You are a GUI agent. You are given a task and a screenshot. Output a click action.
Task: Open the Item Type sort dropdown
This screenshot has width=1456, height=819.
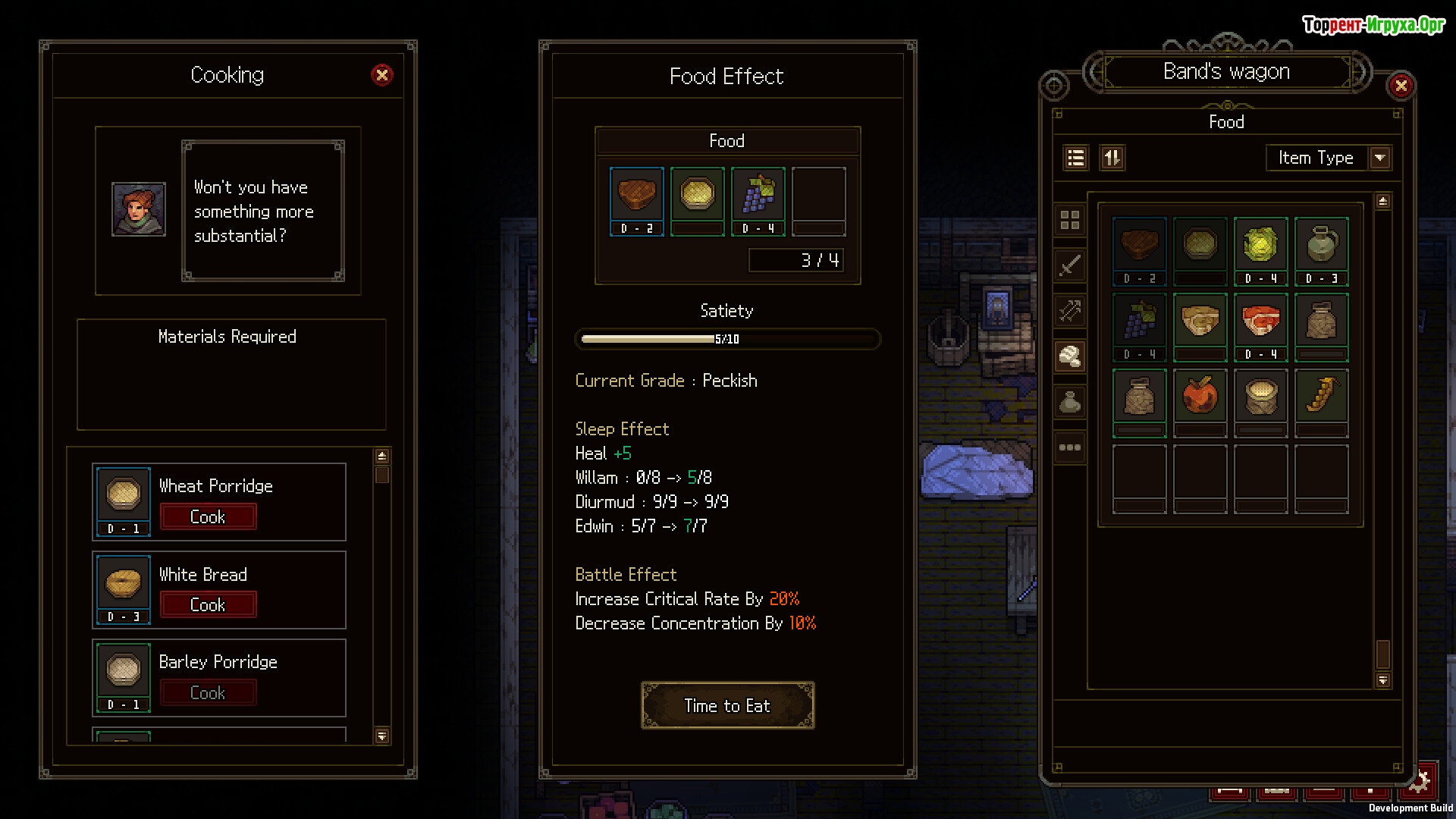click(1379, 158)
